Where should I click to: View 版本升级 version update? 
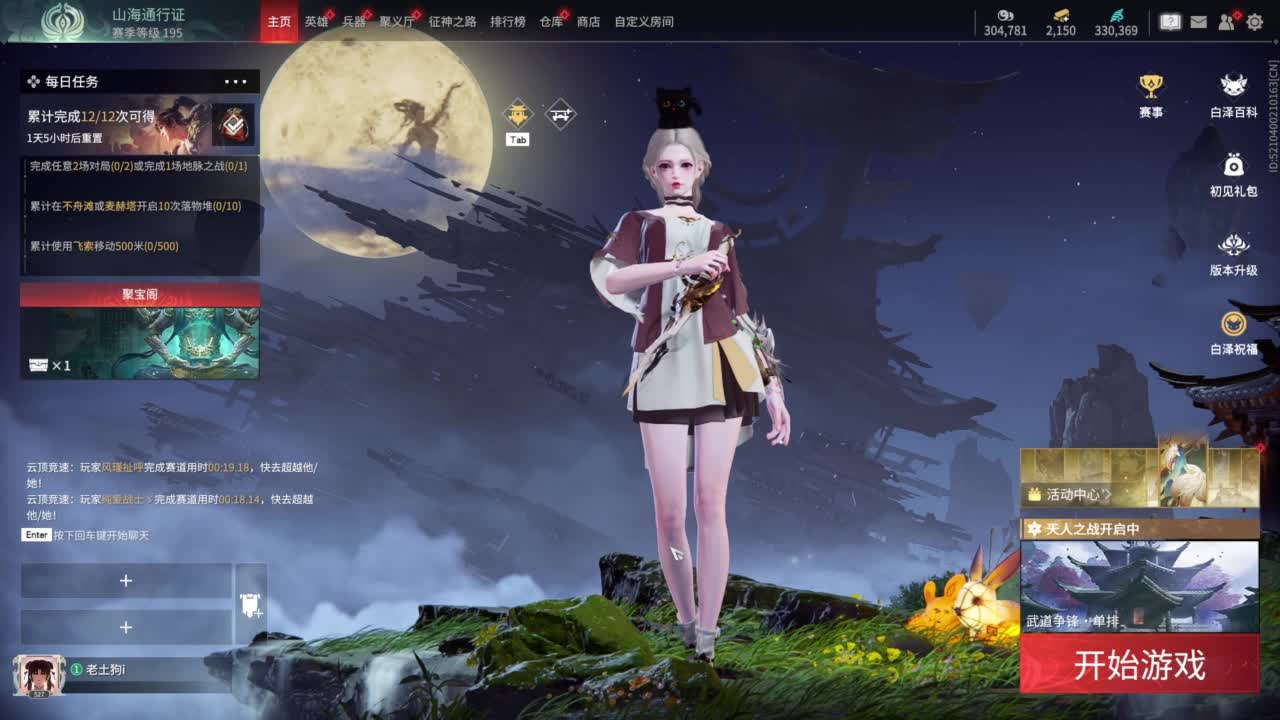click(1234, 253)
